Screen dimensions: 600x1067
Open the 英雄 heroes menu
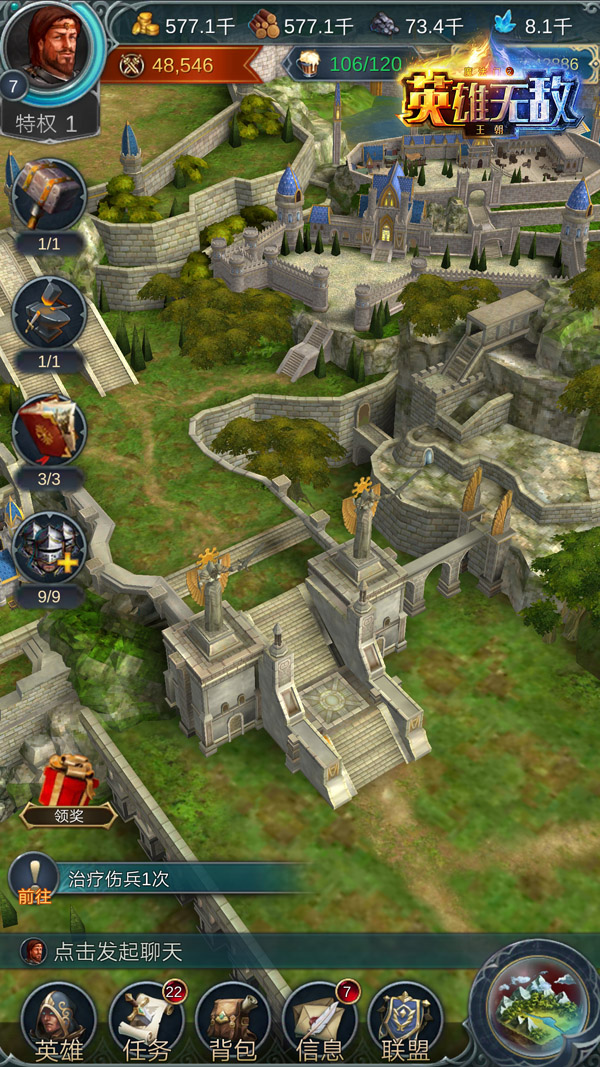pos(58,1020)
